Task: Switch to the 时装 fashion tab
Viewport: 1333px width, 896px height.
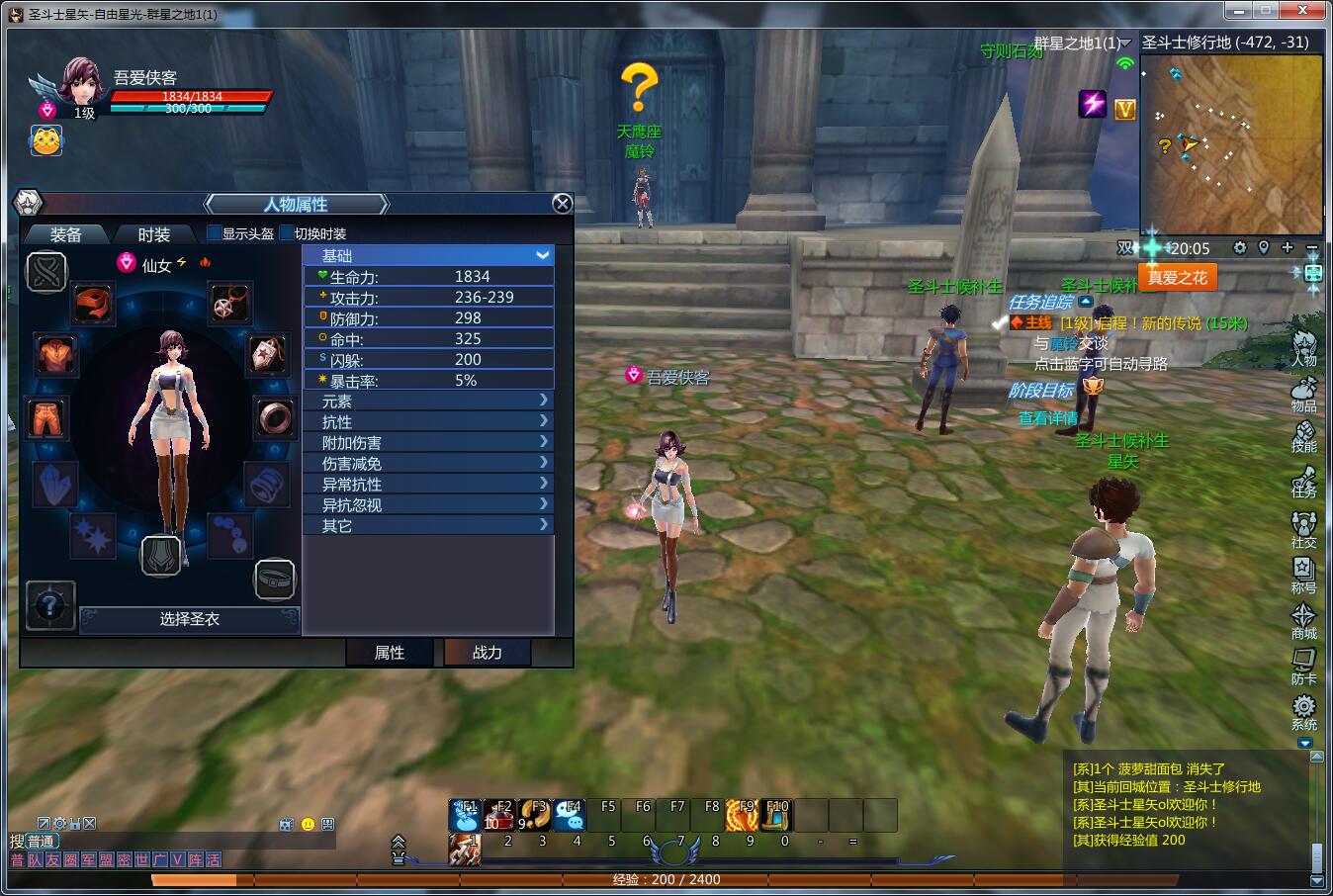Action: [153, 234]
